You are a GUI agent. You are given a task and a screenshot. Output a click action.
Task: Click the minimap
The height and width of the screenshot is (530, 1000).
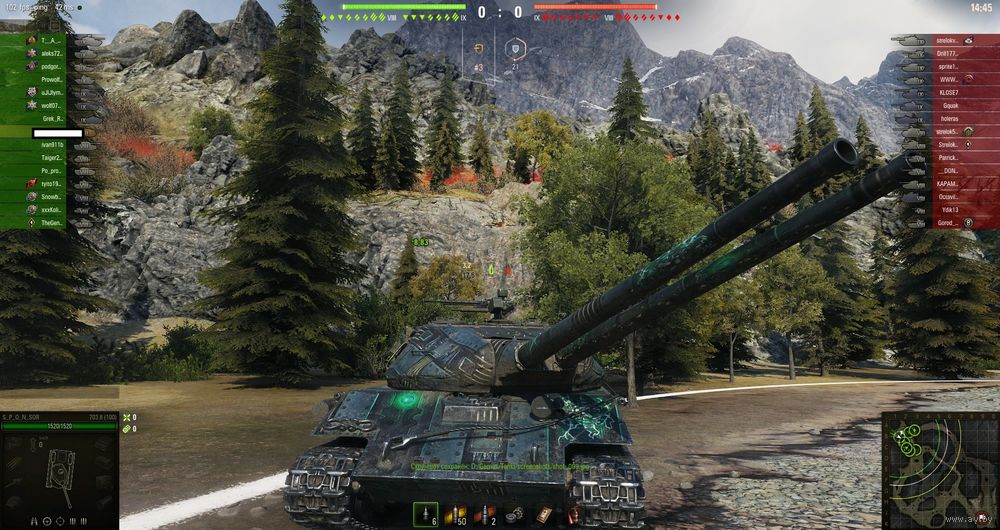point(940,470)
